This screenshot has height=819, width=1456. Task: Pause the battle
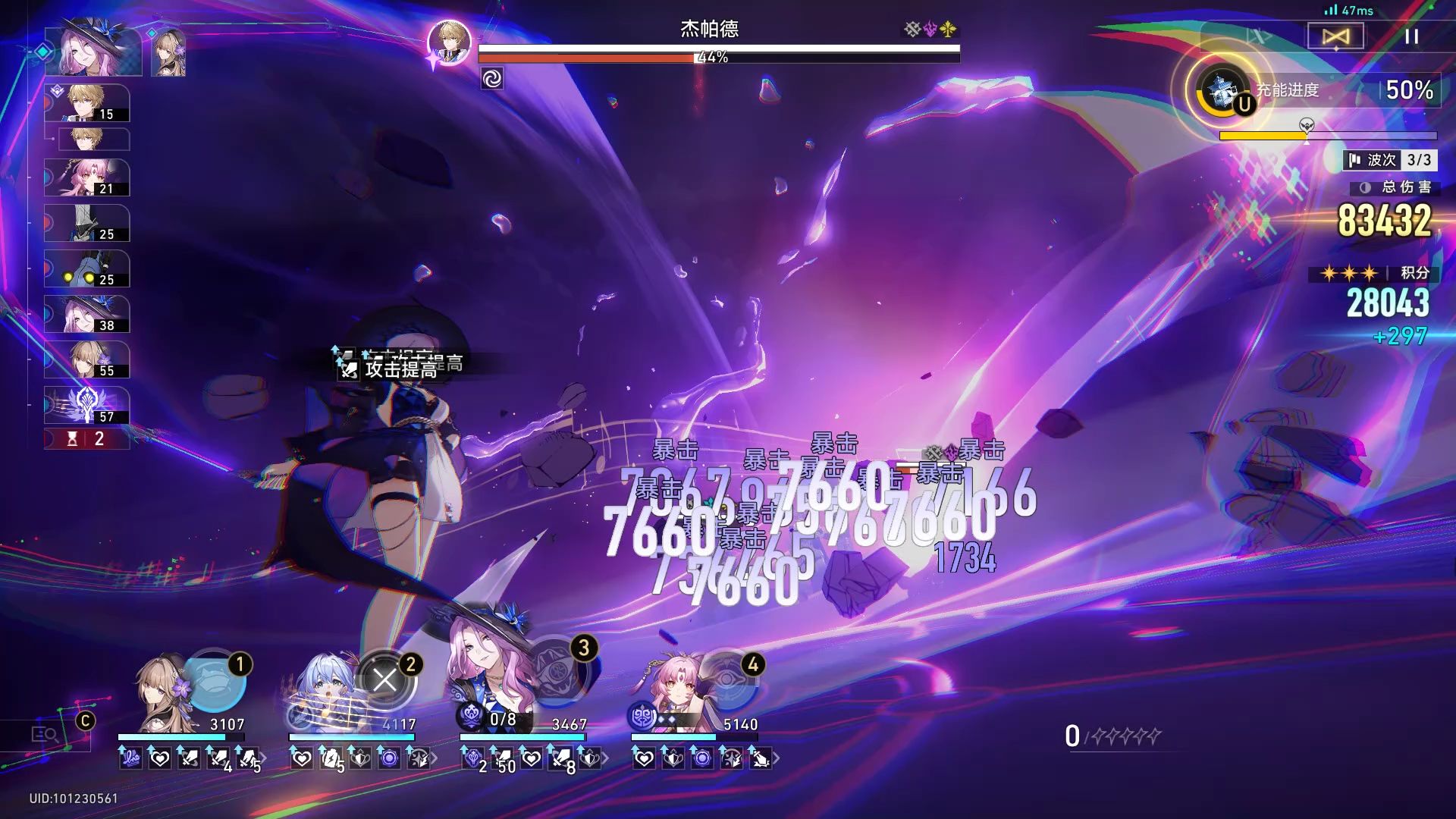pos(1411,36)
